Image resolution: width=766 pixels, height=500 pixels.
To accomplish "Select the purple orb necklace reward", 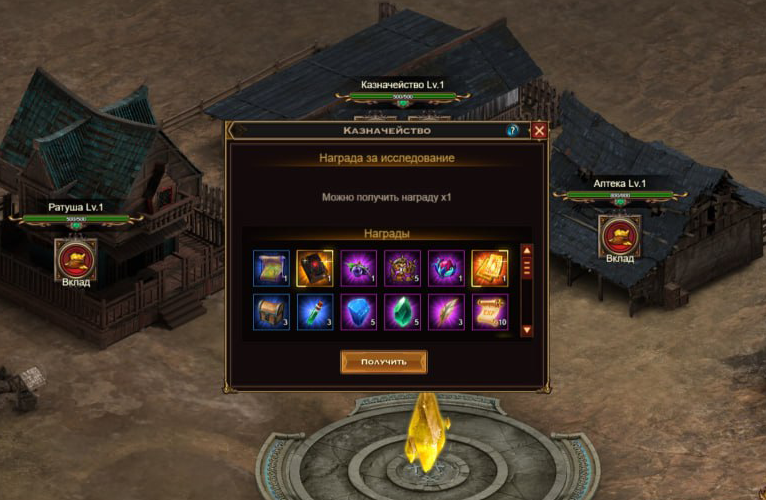I will coord(359,268).
